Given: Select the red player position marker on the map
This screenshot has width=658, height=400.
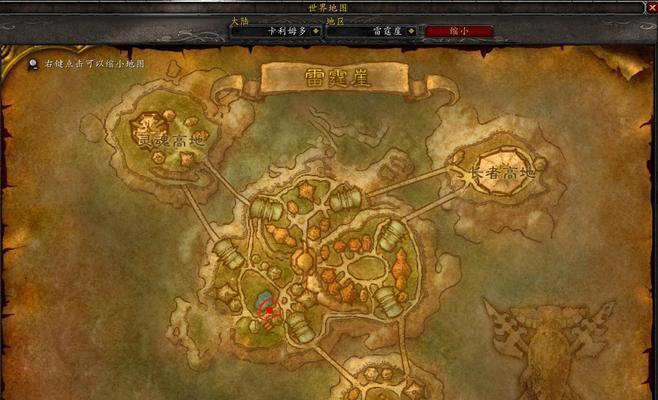Looking at the screenshot, I should coord(268,310).
